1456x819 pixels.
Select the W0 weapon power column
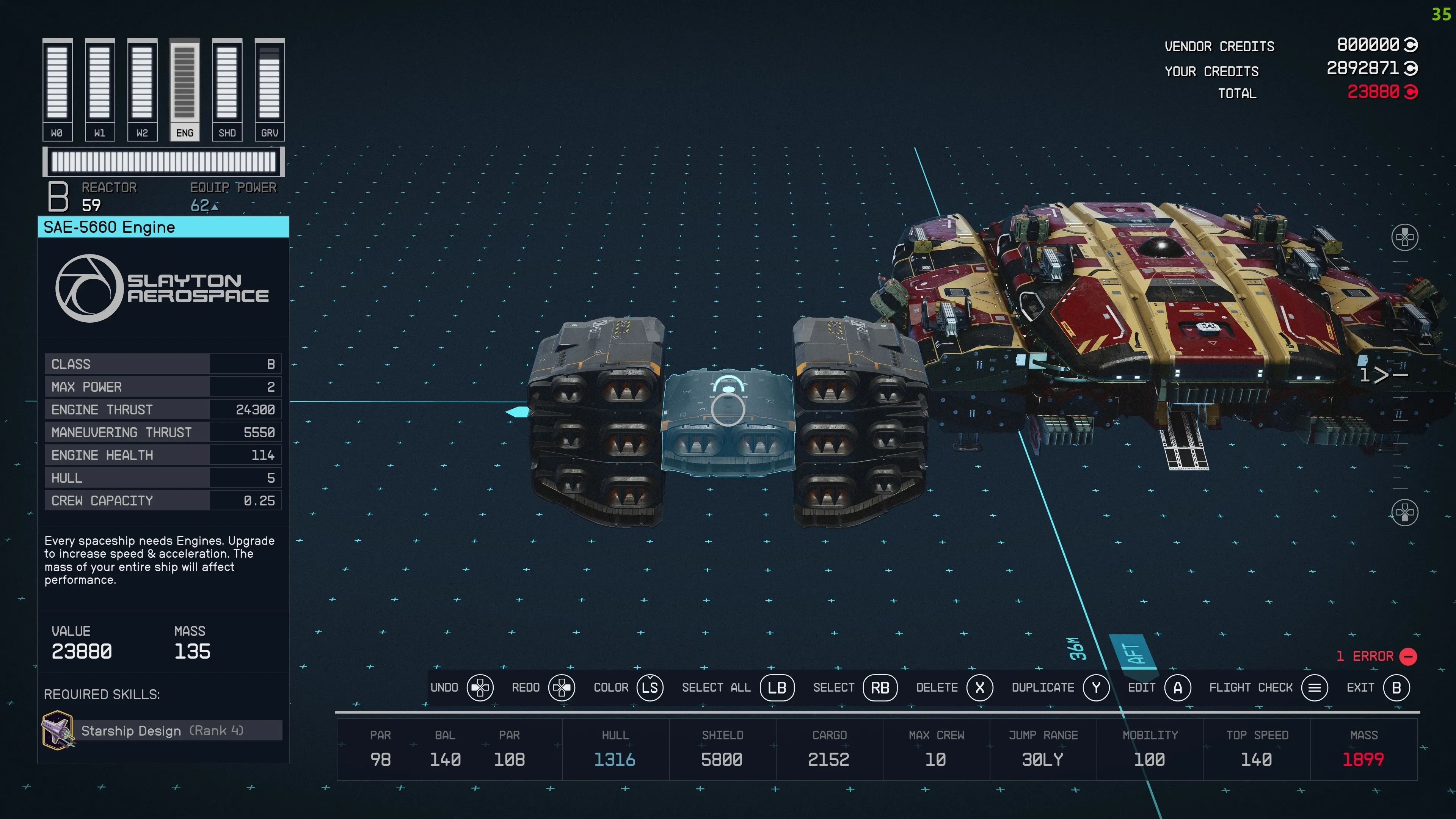(57, 89)
